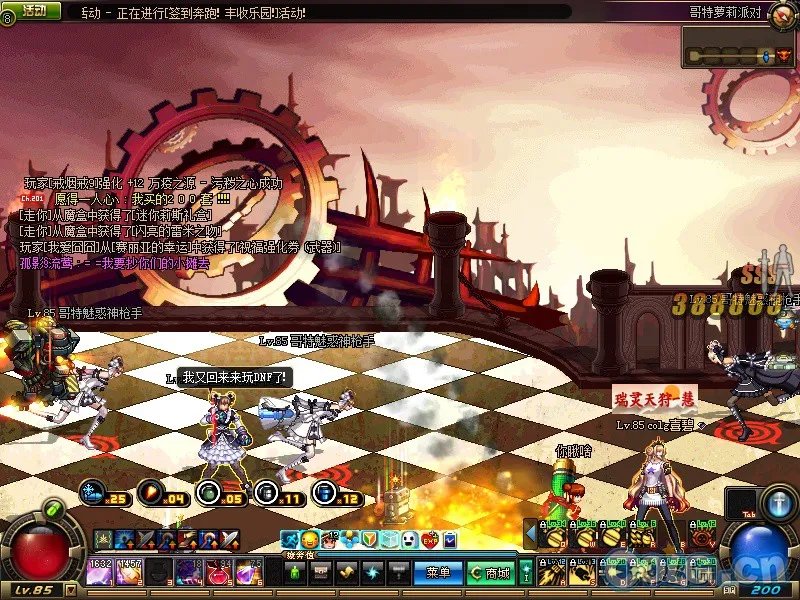Click the skill bar left-arrow expander
This screenshot has height=600, width=800.
click(530, 531)
